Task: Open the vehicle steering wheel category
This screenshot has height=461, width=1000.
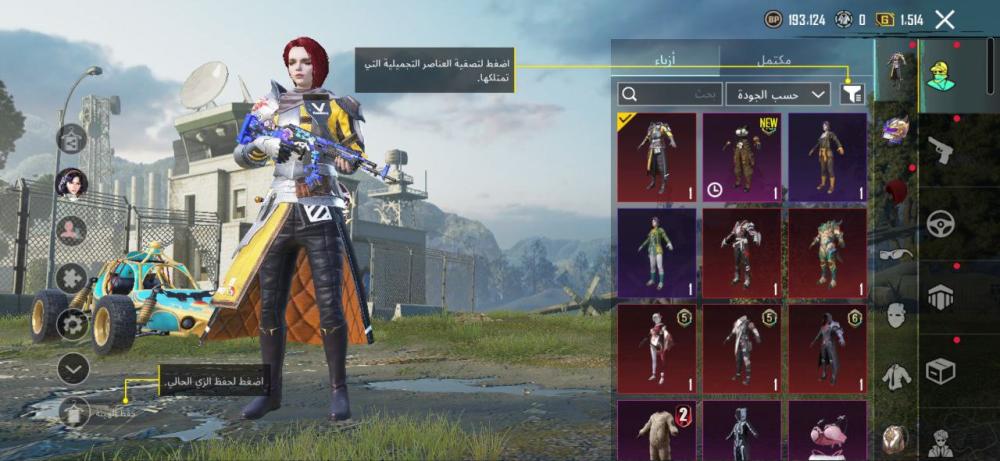Action: point(940,223)
